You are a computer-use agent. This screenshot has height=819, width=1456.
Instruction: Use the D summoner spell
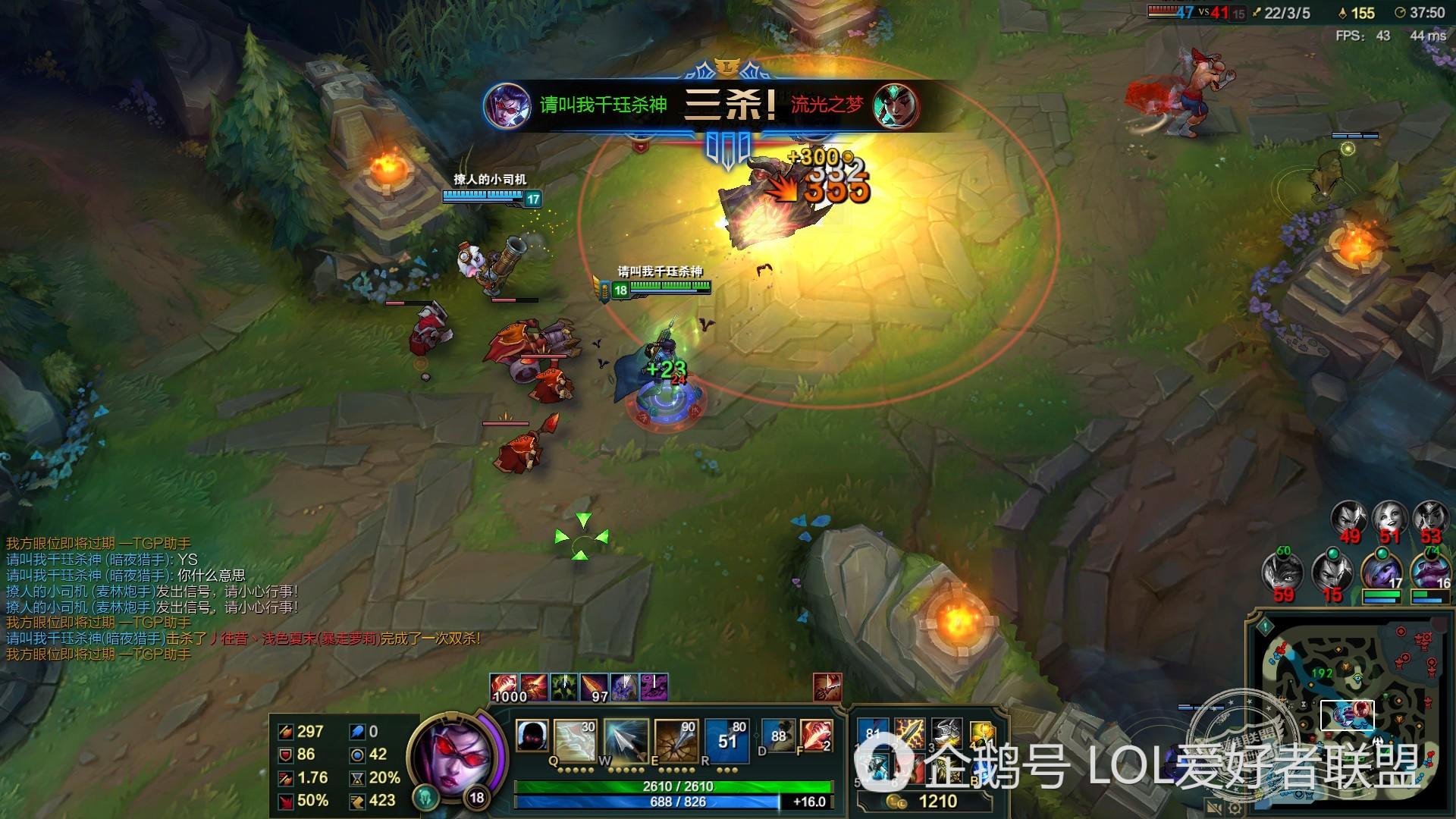click(x=778, y=736)
